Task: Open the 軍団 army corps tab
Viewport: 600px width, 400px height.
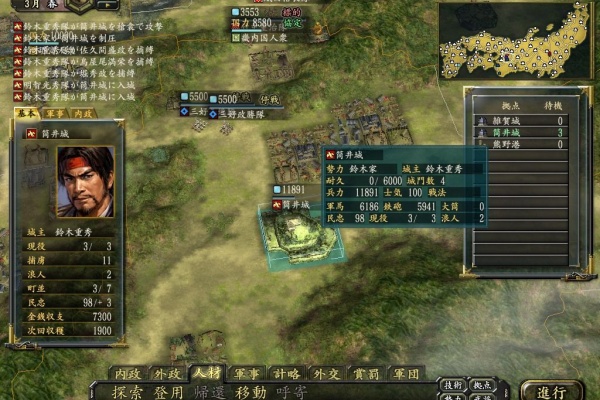Action: [x=404, y=373]
